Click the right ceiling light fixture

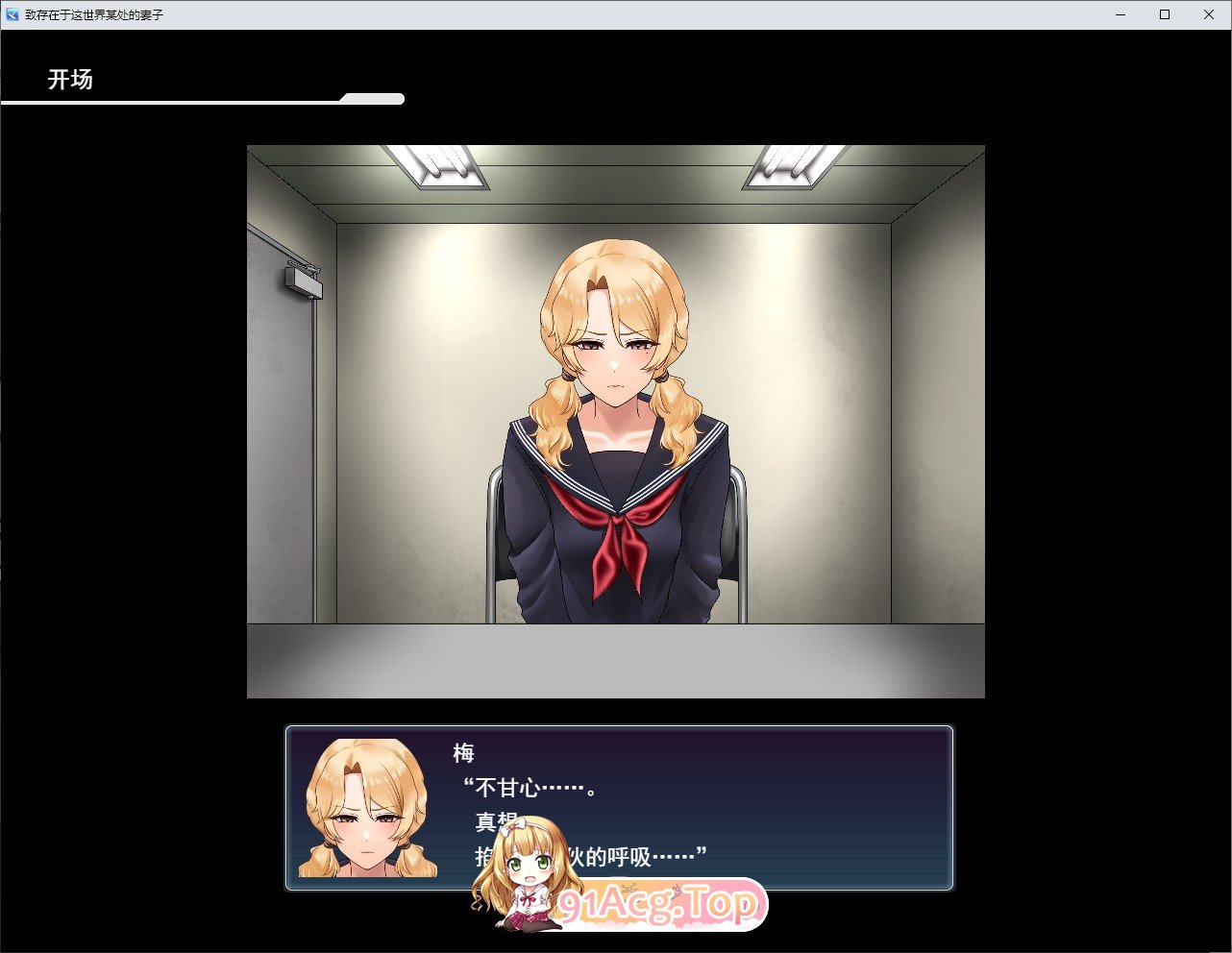point(793,163)
